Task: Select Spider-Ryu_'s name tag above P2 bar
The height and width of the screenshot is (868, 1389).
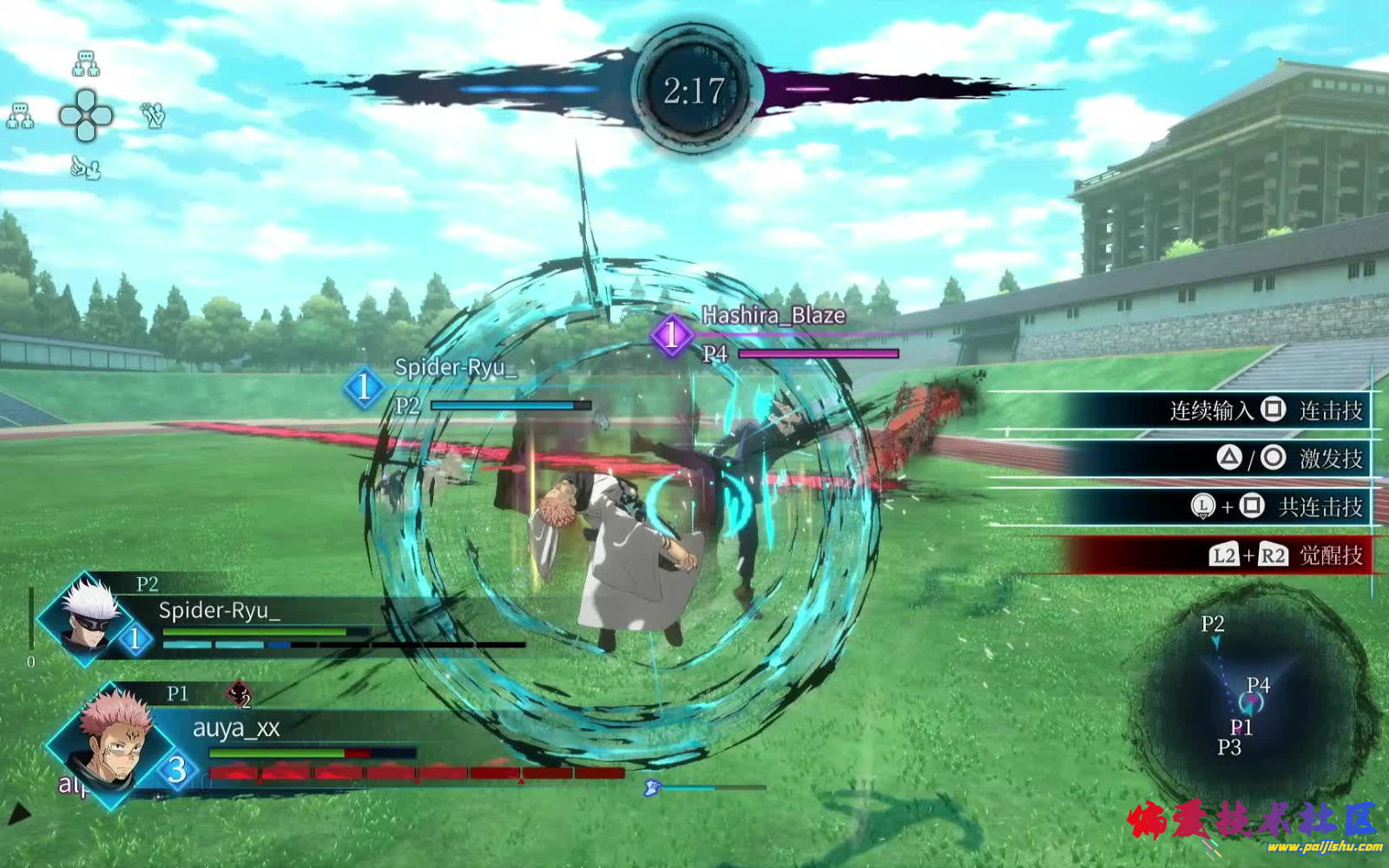Action: pos(456,368)
